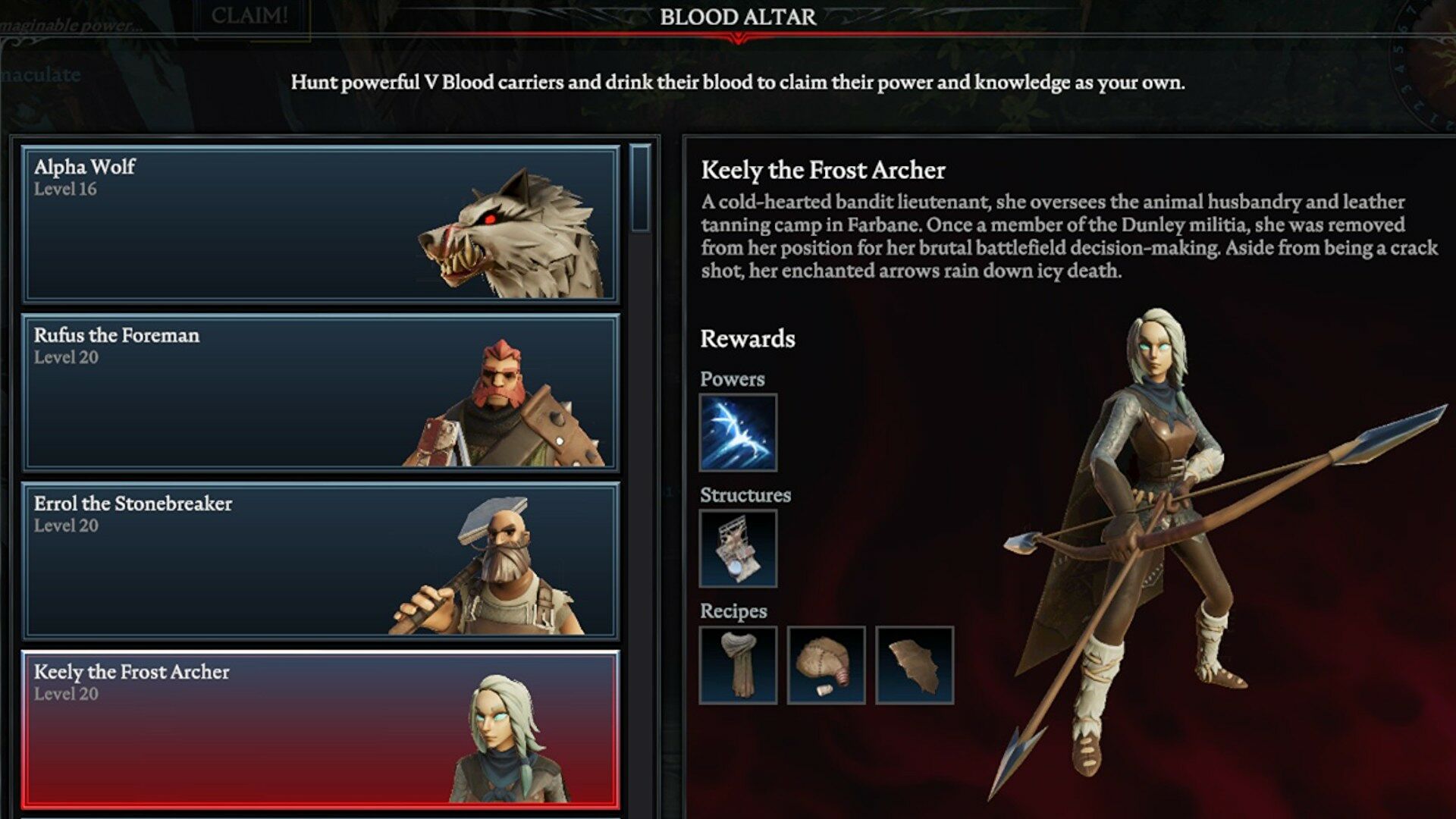Screen dimensions: 1456x819
Task: Click the Rewards section heading
Action: click(747, 339)
